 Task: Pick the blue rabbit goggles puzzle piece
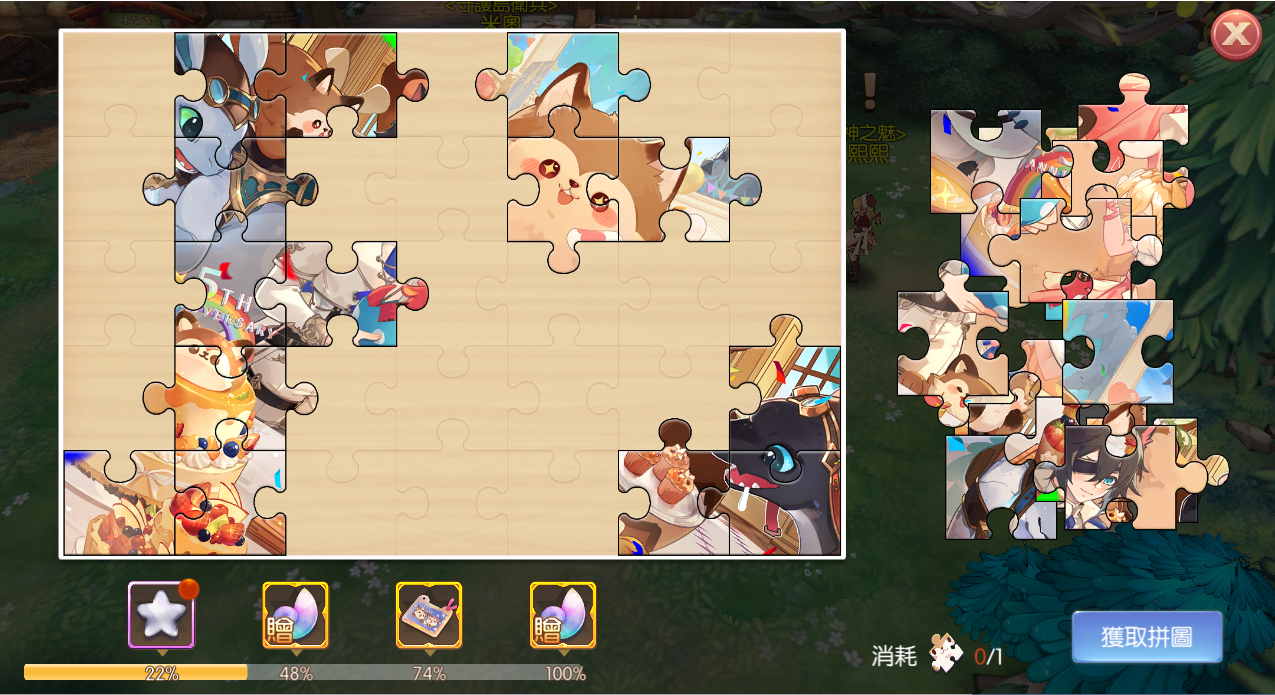[x=215, y=90]
